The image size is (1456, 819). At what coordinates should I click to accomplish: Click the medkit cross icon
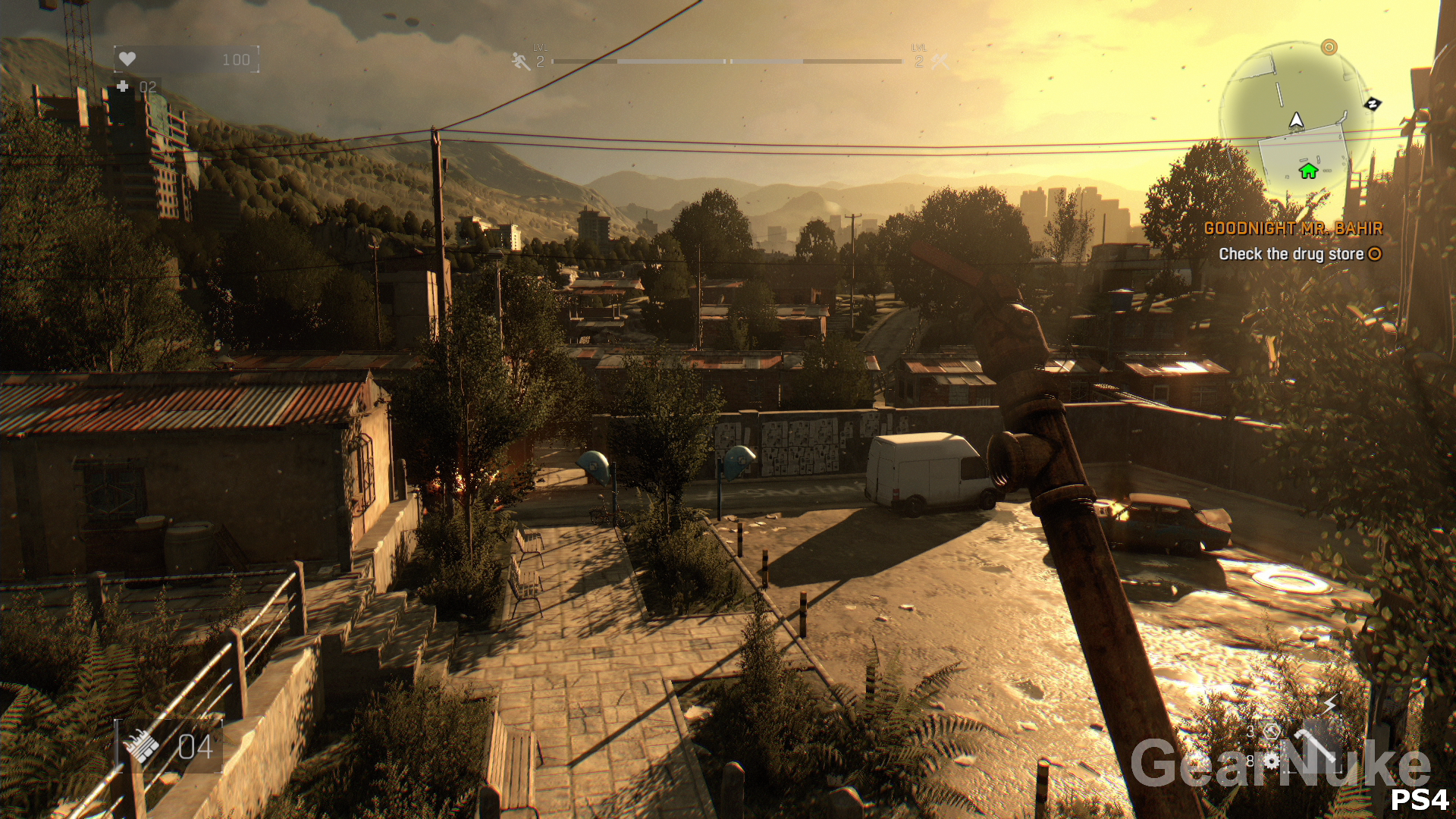click(x=123, y=86)
